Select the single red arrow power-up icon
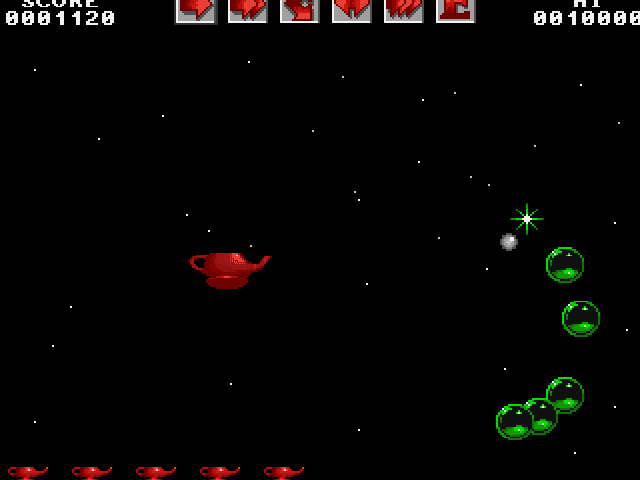The height and width of the screenshot is (480, 640). click(x=196, y=10)
